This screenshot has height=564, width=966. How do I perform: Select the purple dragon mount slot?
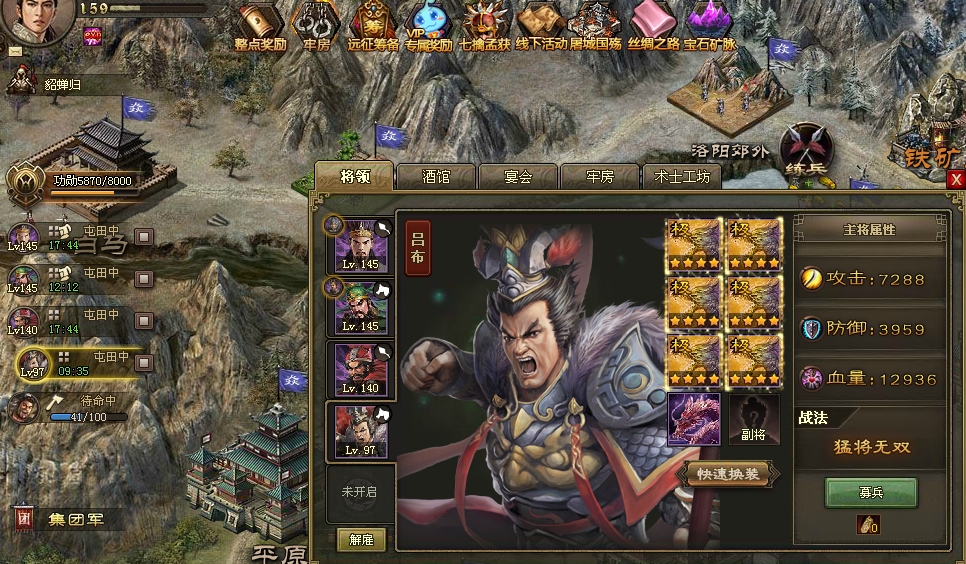693,418
